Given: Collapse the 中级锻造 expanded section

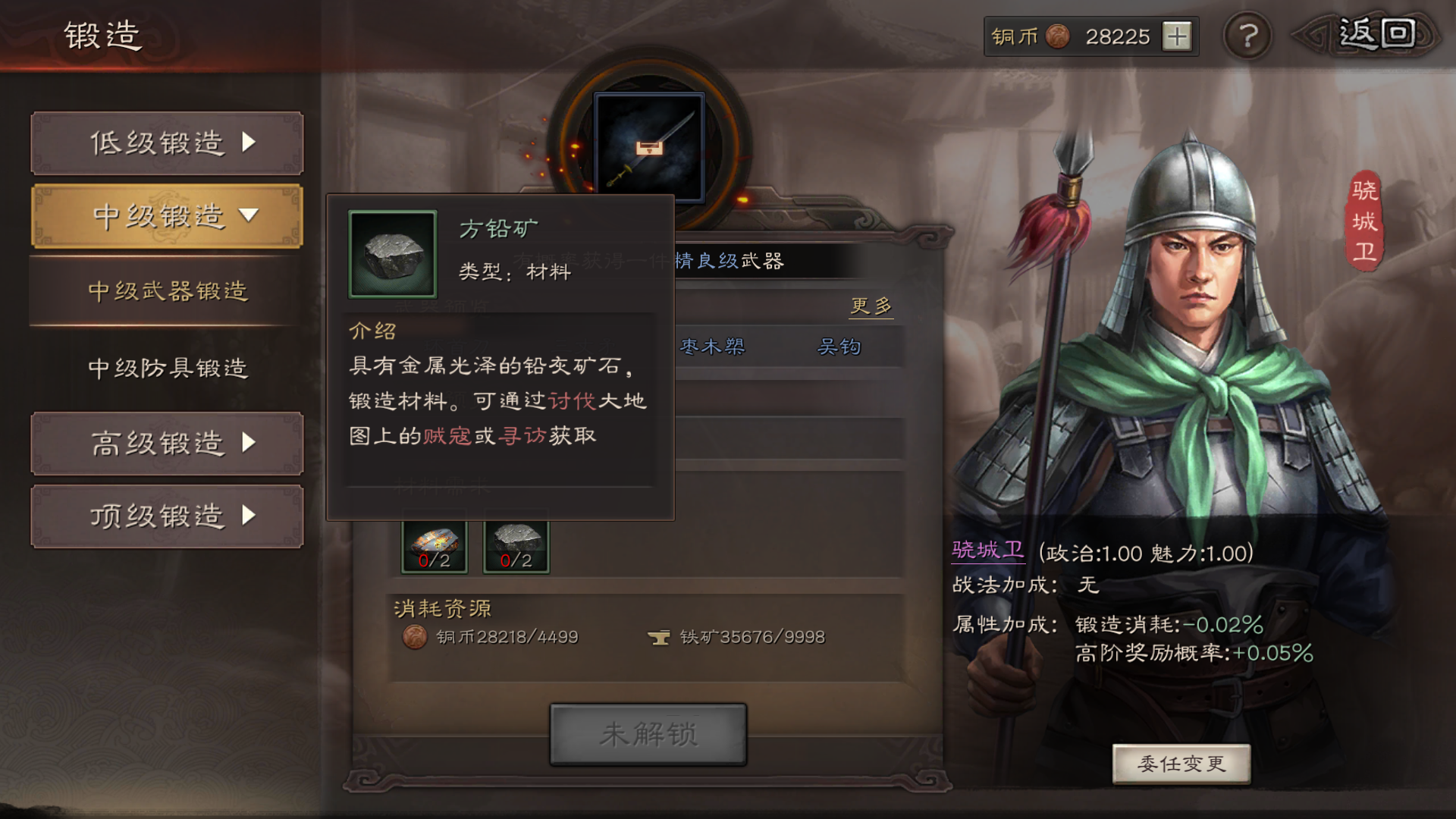Looking at the screenshot, I should (x=166, y=215).
